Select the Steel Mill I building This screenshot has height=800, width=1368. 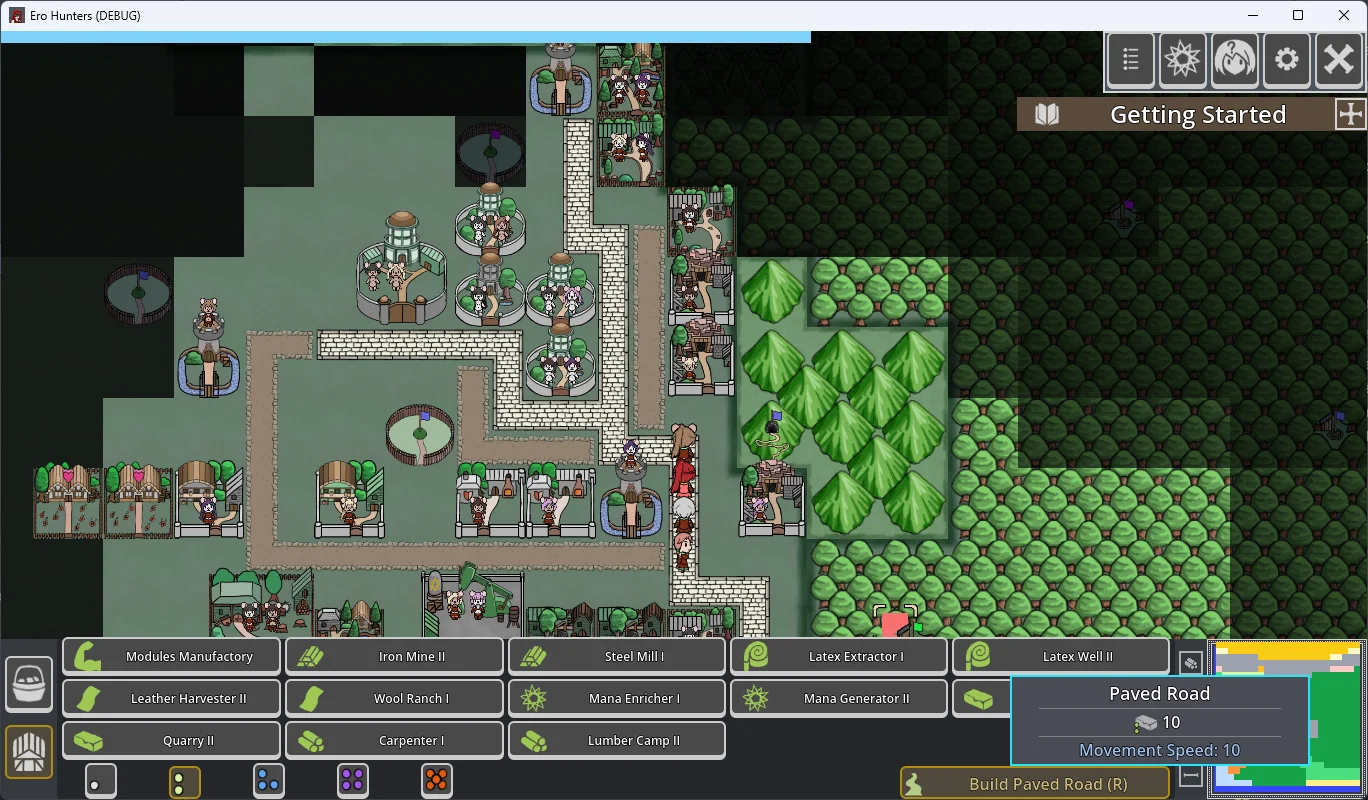coord(617,657)
